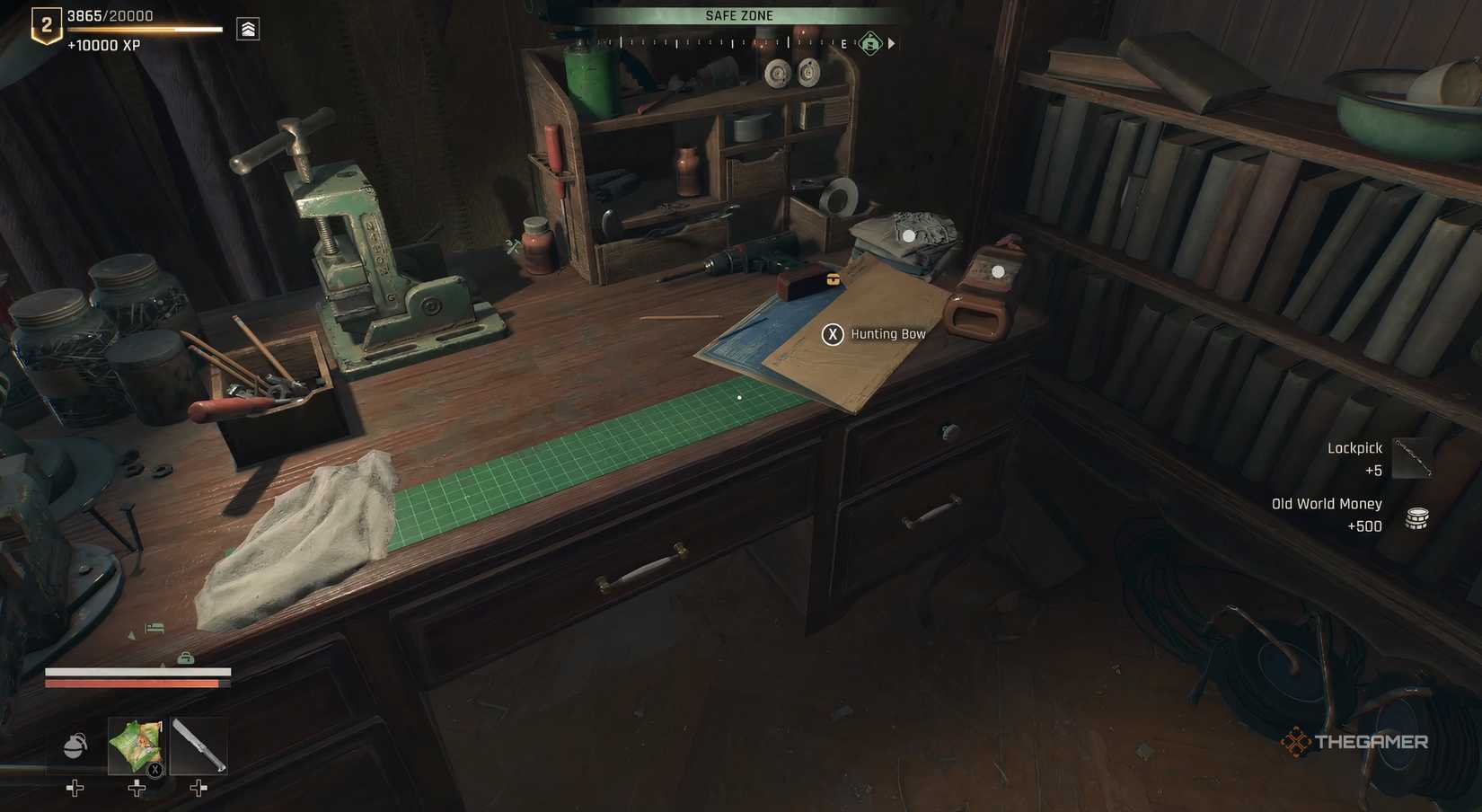
Task: Toggle the X prompt to pick up the Hunting Bow
Action: tap(832, 333)
